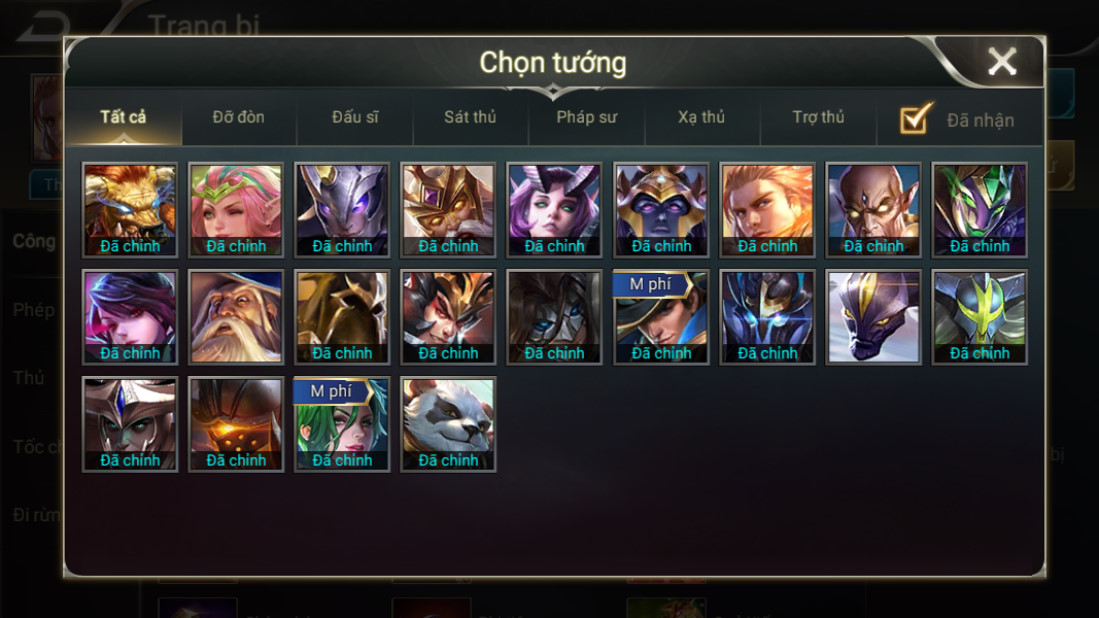This screenshot has height=618, width=1099.
Task: Pick the purple alien-faced hero on snow background
Action: pos(873,317)
